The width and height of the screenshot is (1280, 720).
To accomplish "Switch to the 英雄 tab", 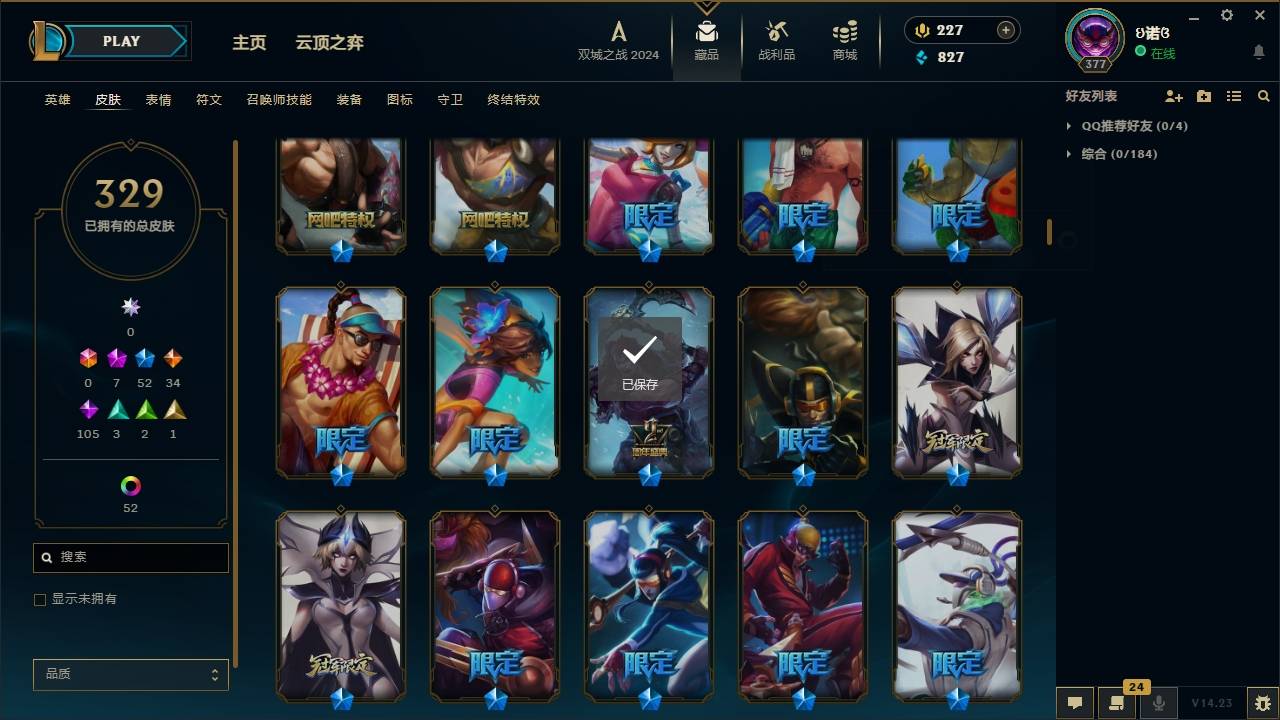I will [57, 100].
